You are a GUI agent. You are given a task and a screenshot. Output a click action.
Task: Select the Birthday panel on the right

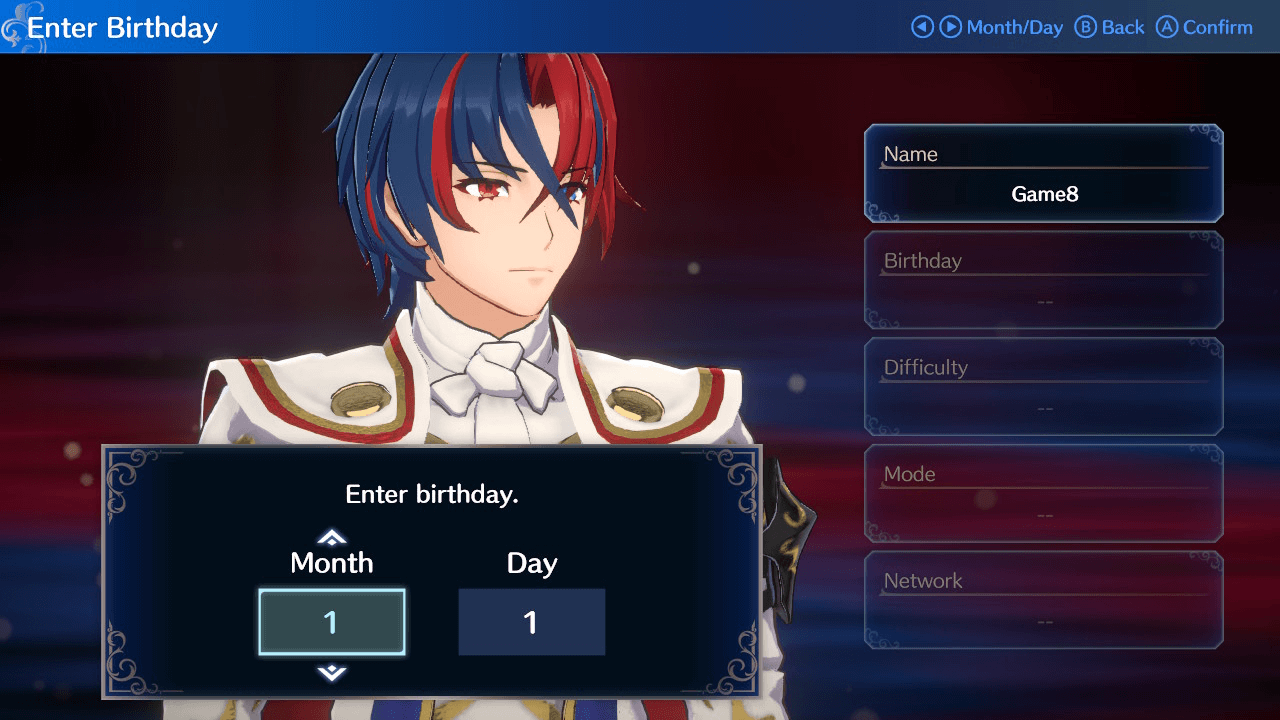1043,280
